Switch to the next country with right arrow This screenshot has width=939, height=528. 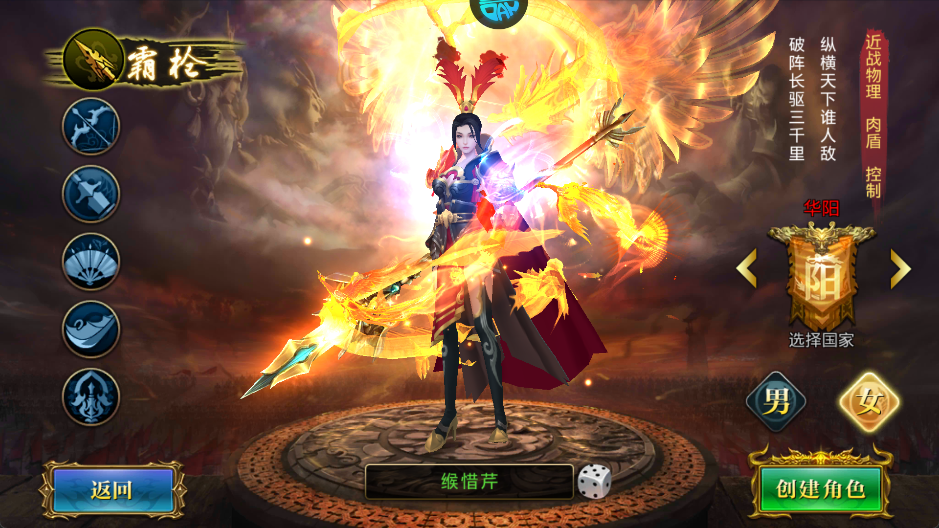click(900, 268)
